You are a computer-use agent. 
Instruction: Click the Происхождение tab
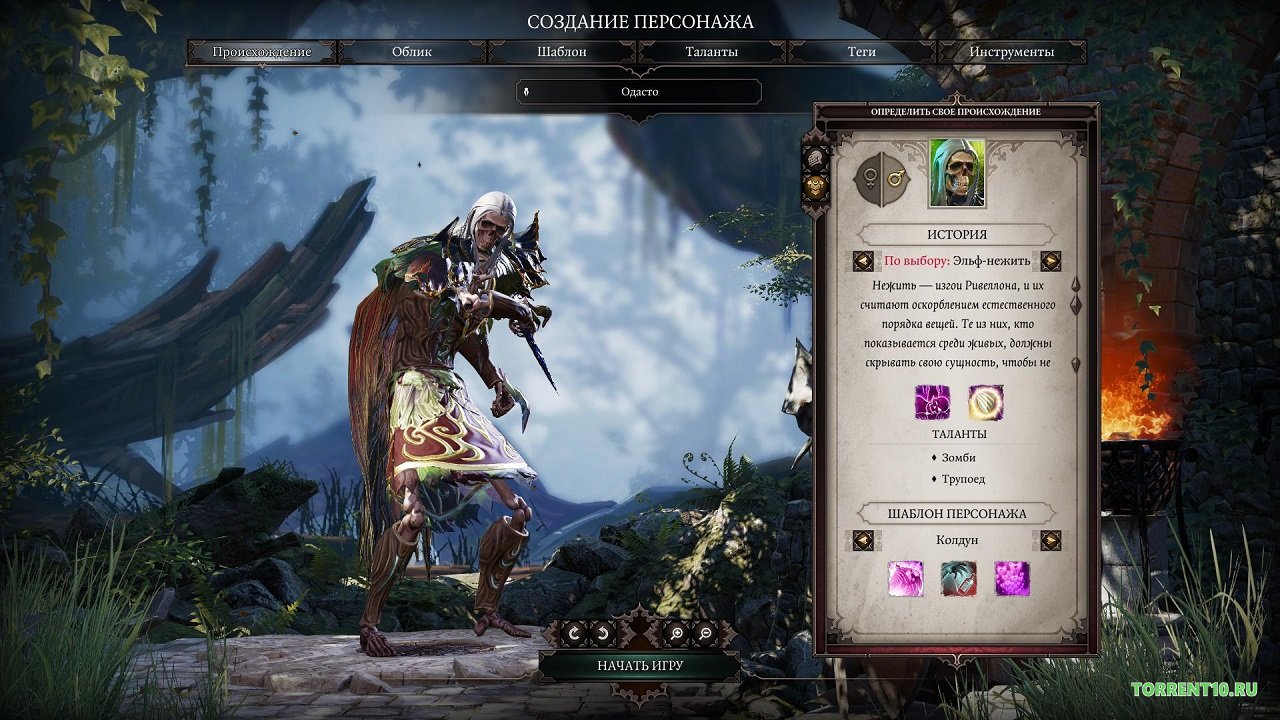(x=262, y=52)
